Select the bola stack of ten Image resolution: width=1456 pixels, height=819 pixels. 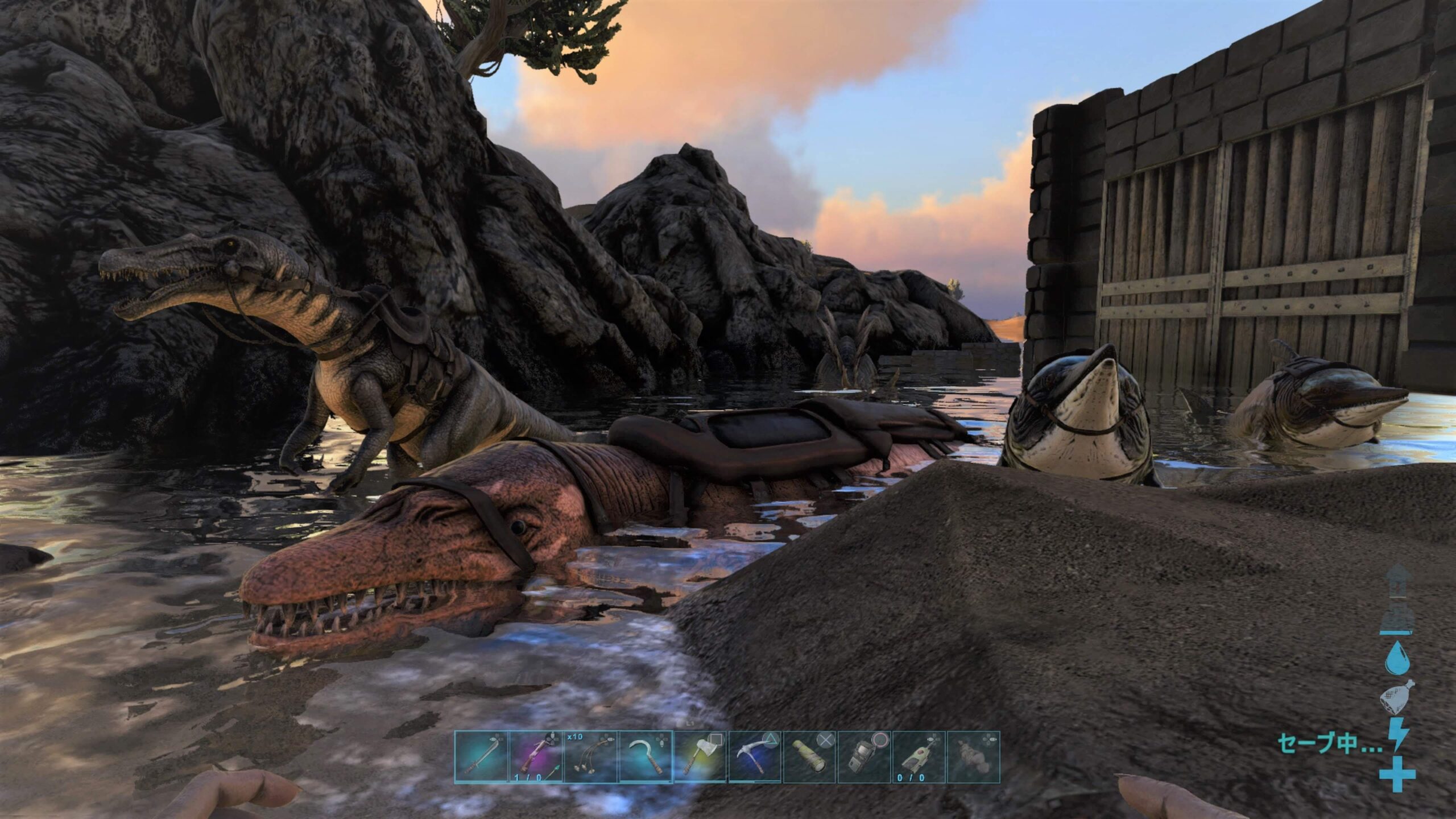pyautogui.click(x=590, y=757)
